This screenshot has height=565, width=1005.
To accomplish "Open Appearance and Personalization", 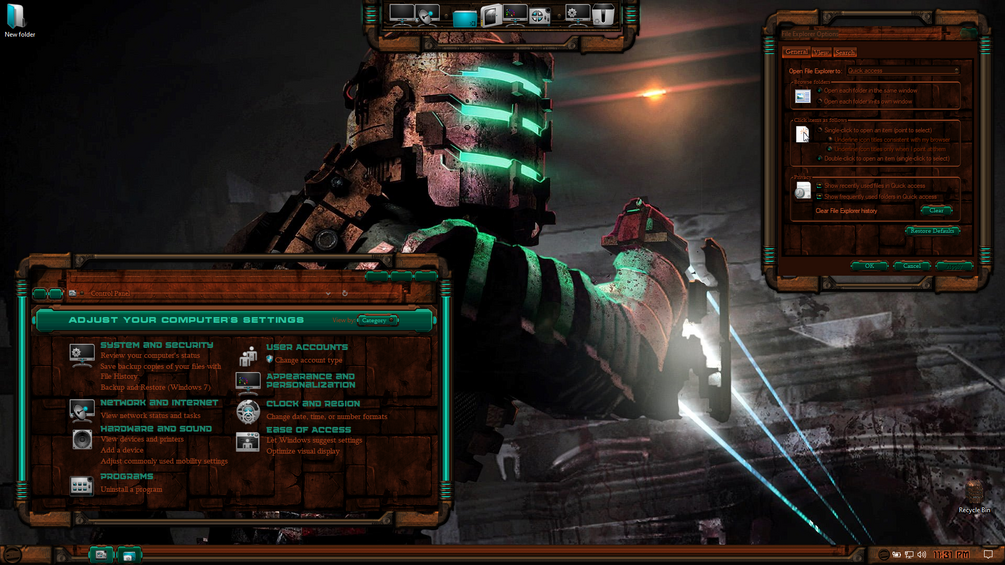I will click(310, 380).
